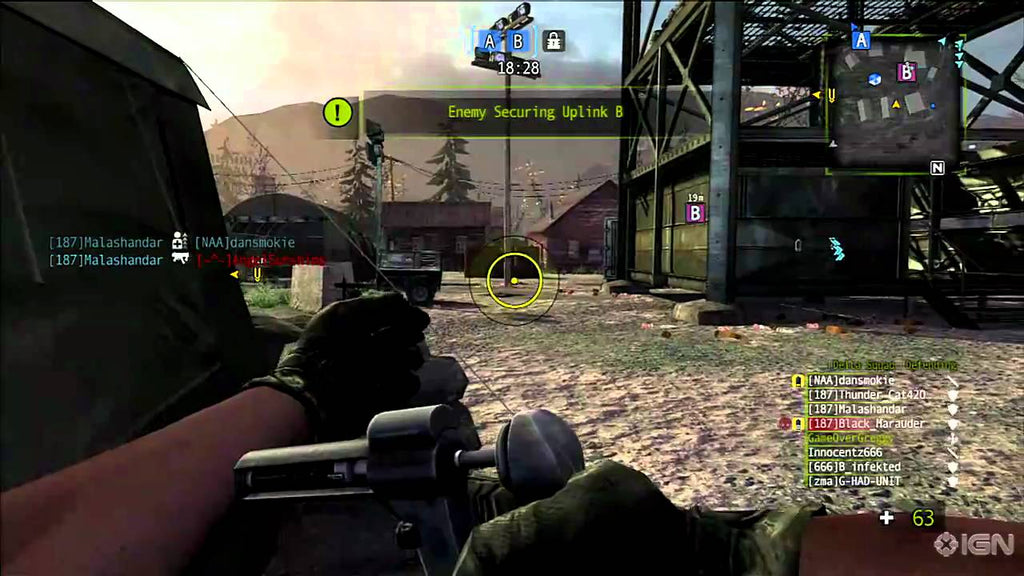The width and height of the screenshot is (1024, 576).
Task: Select the blue A objective icon at top center
Action: click(x=489, y=41)
